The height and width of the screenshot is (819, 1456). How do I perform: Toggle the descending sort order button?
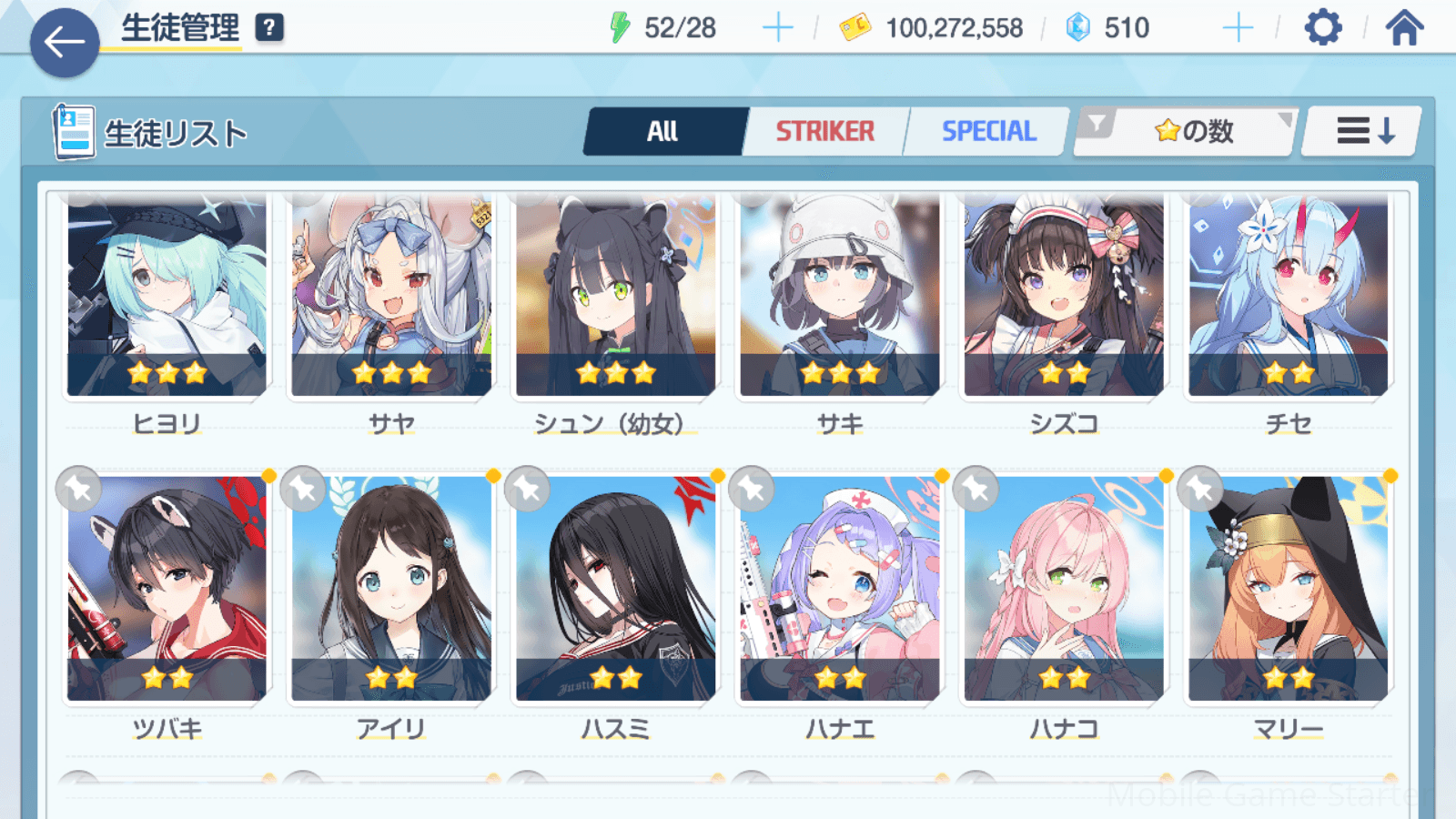[1363, 132]
